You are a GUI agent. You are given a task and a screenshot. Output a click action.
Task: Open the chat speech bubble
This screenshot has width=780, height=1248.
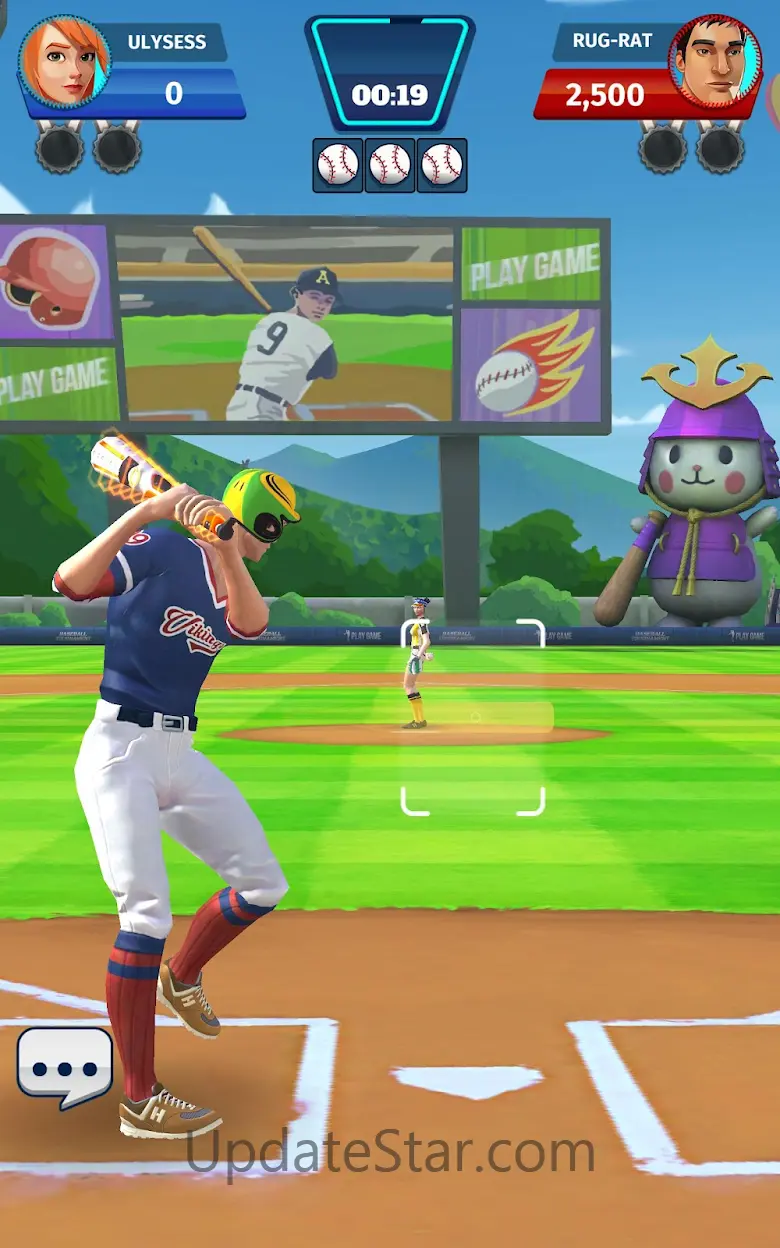(x=65, y=1066)
